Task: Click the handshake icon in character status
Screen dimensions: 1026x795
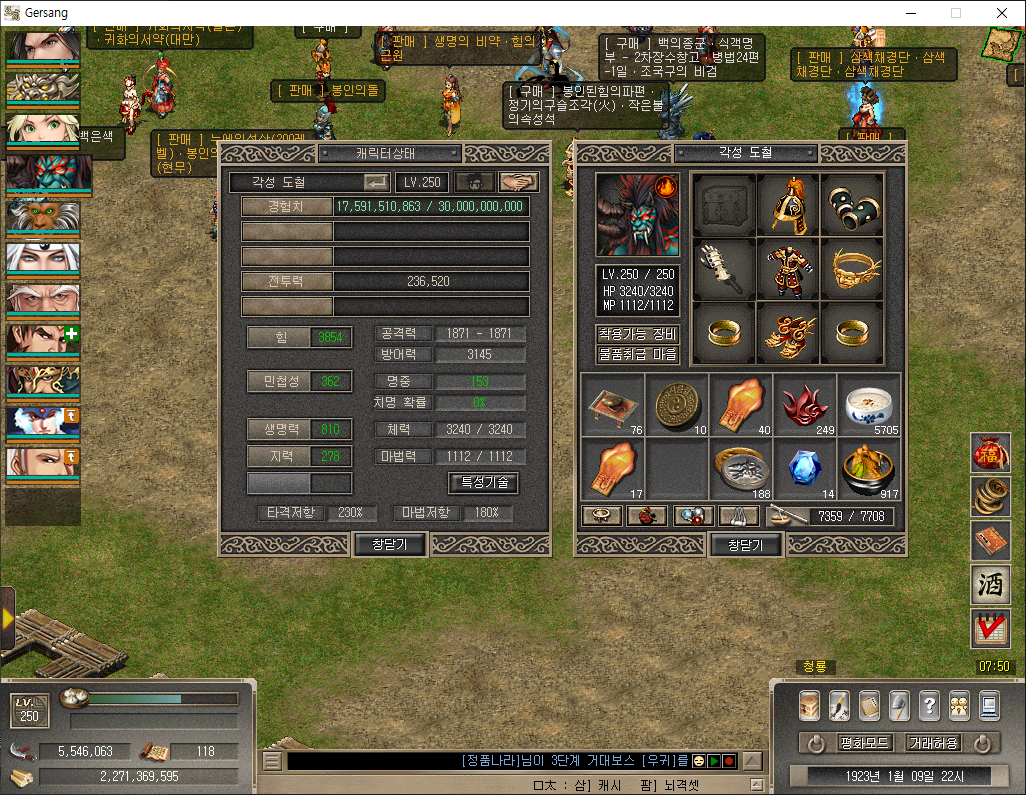Action: (519, 182)
